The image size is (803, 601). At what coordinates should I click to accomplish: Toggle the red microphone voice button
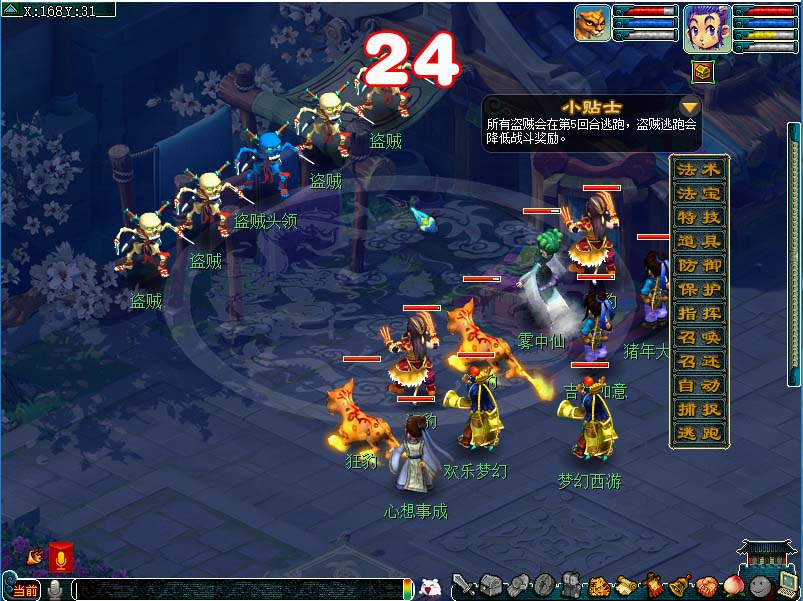pyautogui.click(x=60, y=557)
